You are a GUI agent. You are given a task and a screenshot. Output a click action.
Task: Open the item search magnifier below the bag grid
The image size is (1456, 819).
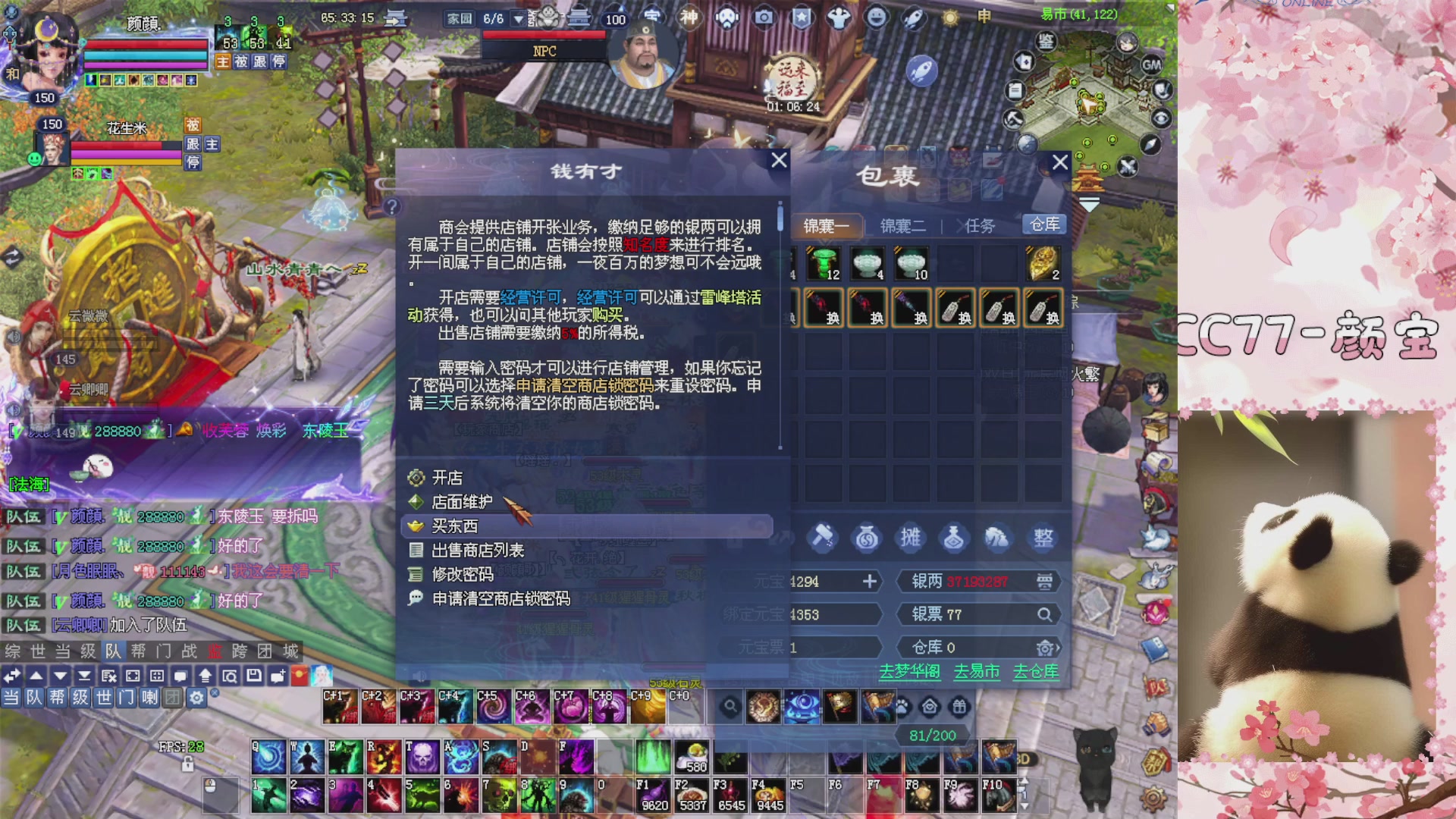pyautogui.click(x=730, y=705)
